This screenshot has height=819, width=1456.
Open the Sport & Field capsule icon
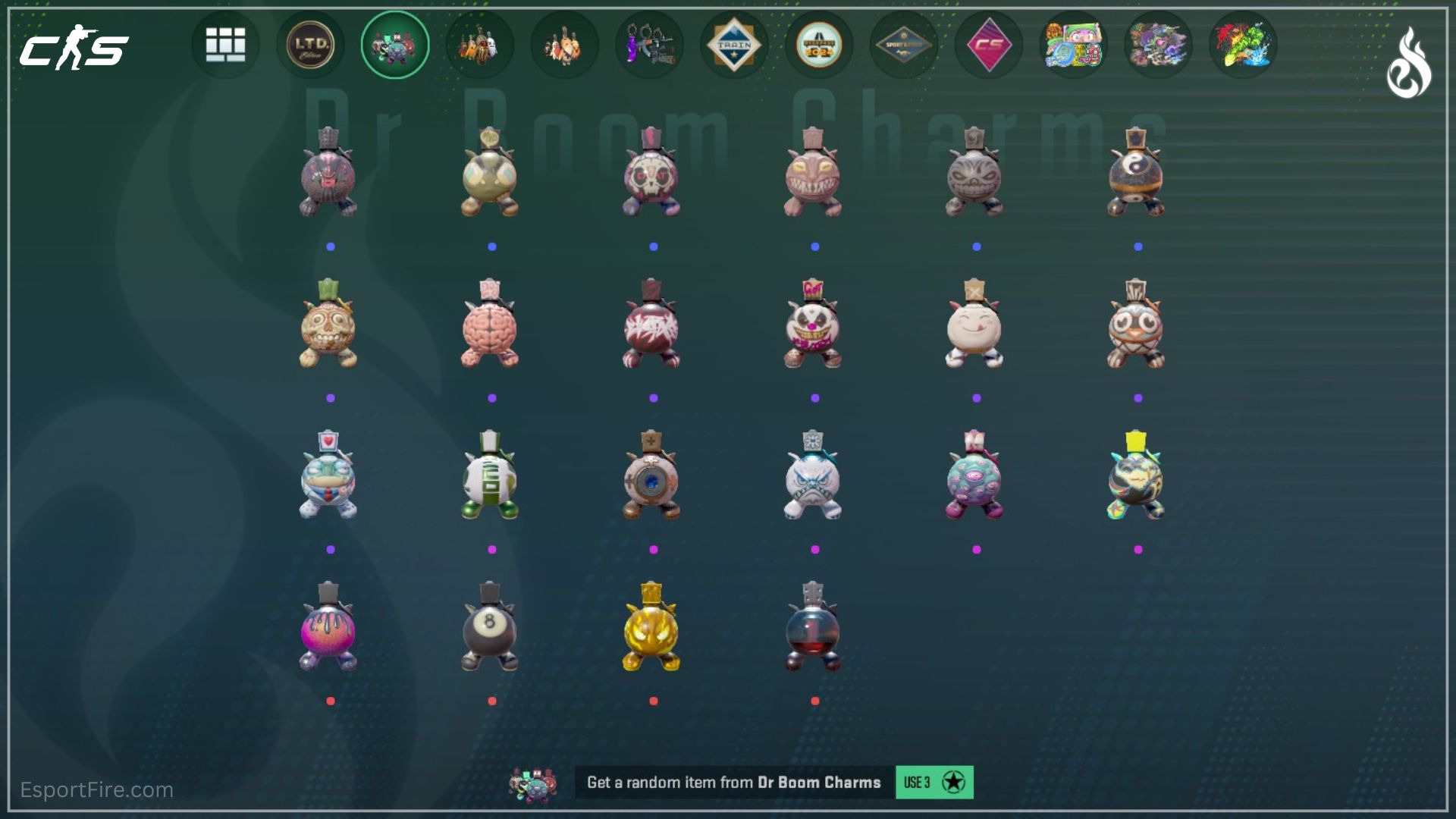(x=904, y=45)
